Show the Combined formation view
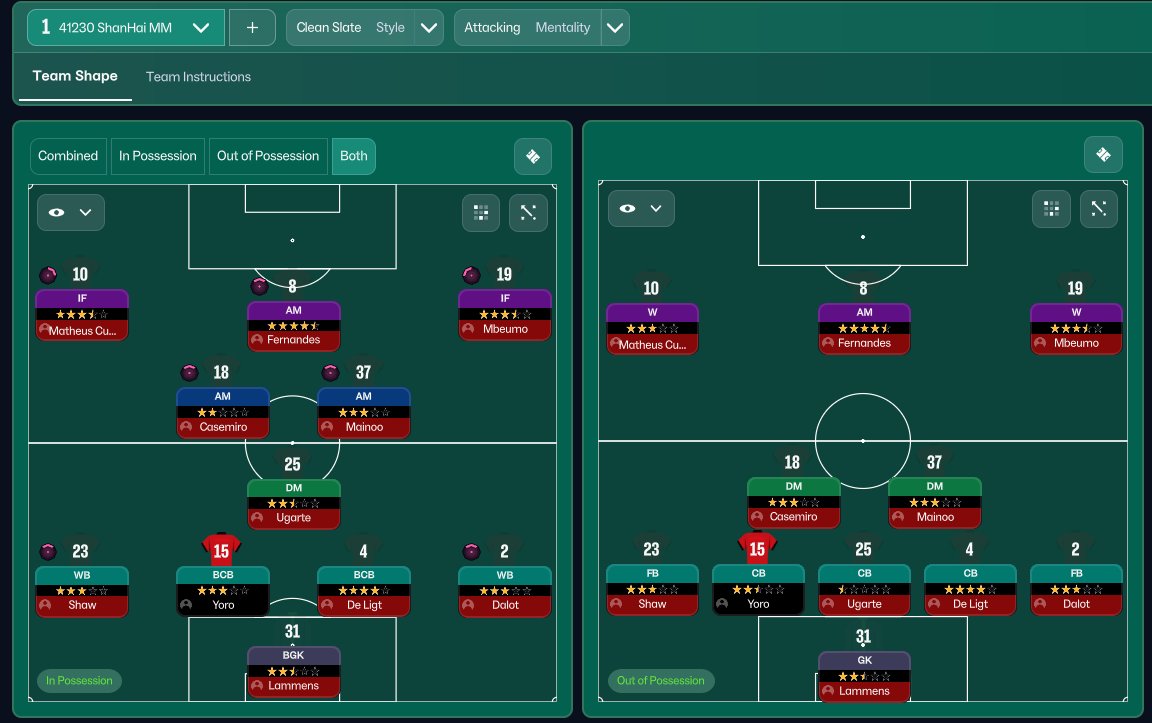The height and width of the screenshot is (723, 1152). click(68, 156)
